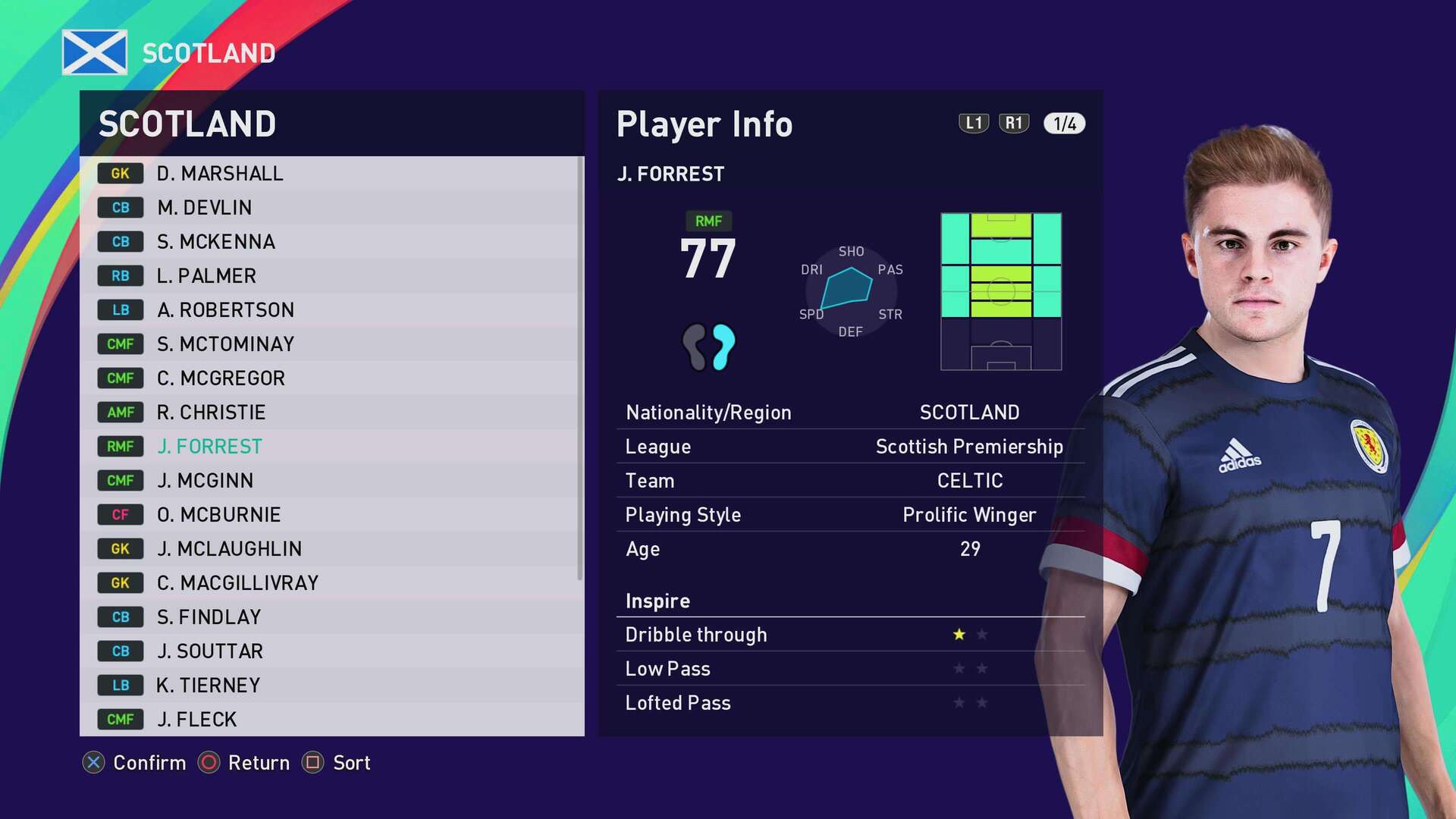Select the SCOTLAND squad header
This screenshot has height=819, width=1456.
187,123
